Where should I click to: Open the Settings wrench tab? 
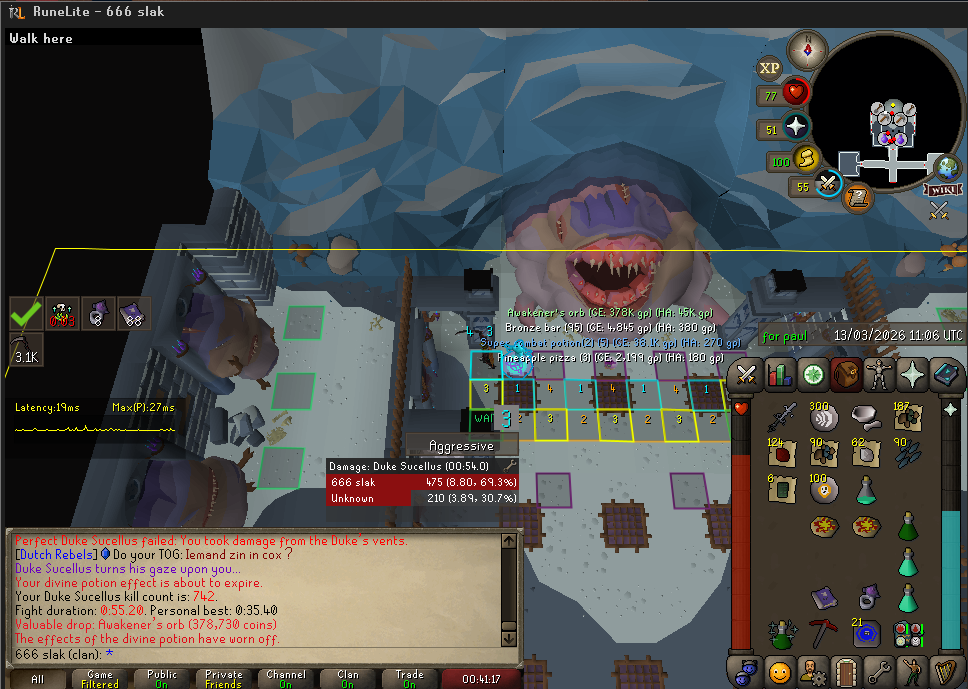878,671
